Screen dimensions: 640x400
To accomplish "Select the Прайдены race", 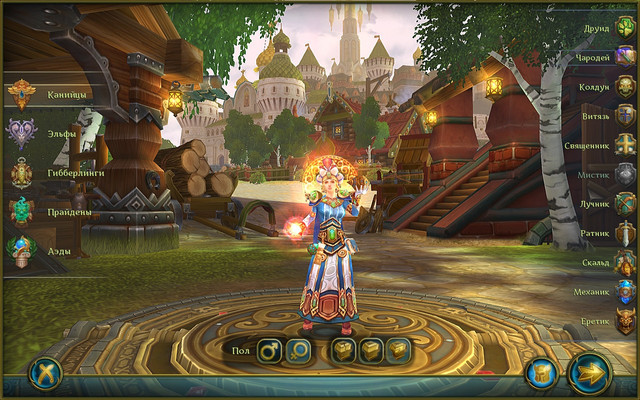I will coord(22,212).
